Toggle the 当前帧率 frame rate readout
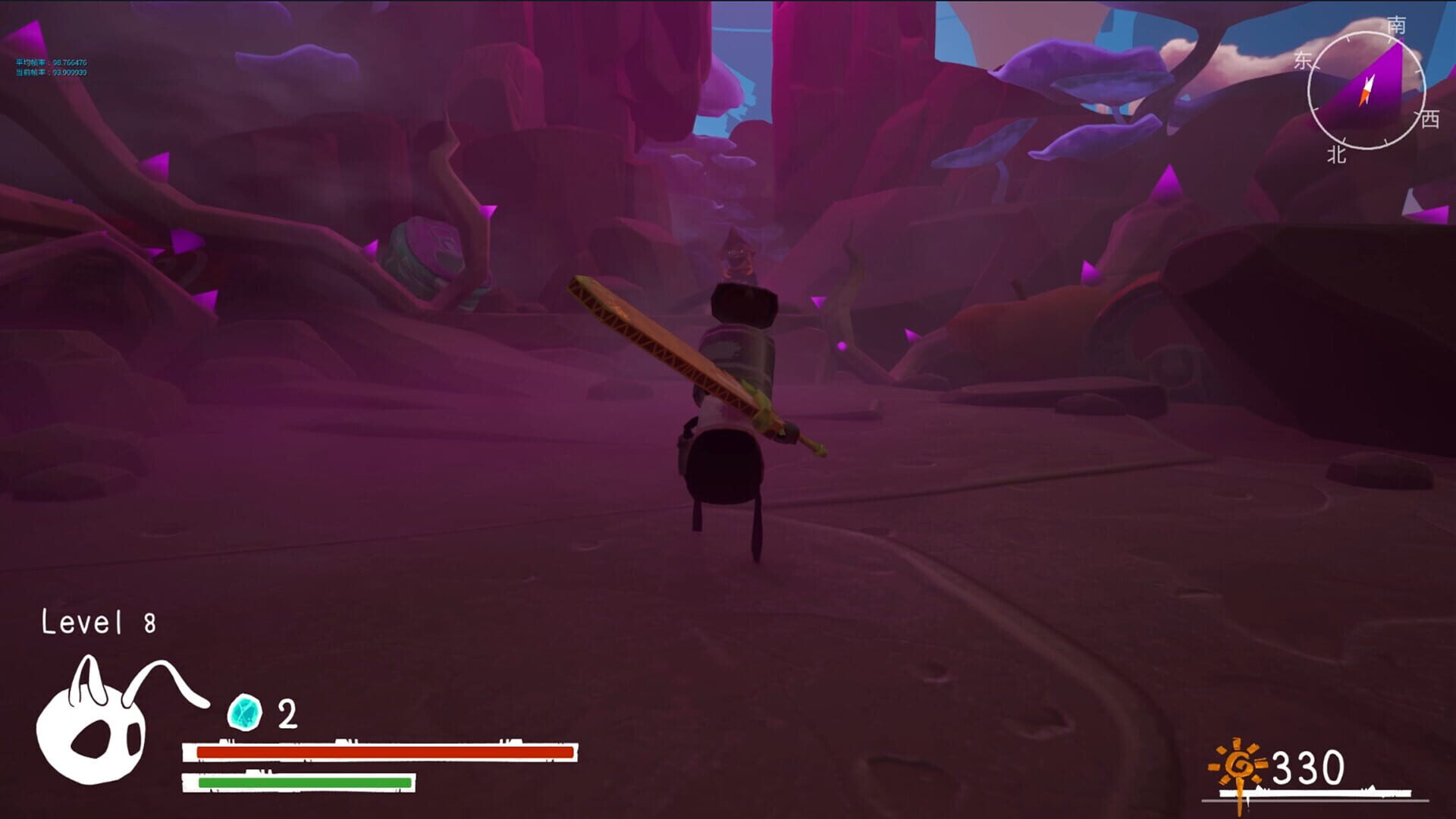 pos(49,74)
